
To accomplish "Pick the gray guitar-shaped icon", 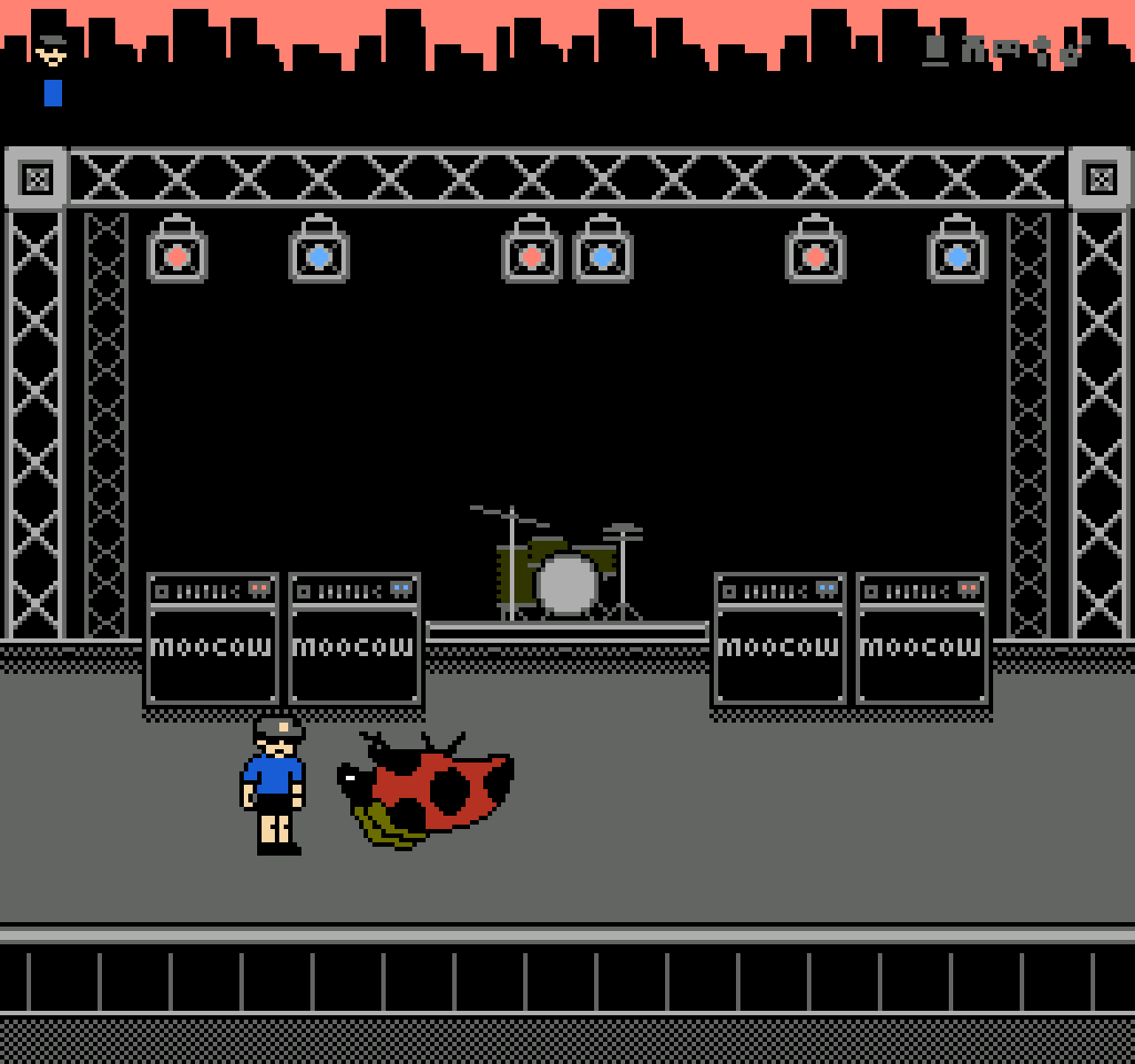I will click(x=1074, y=51).
